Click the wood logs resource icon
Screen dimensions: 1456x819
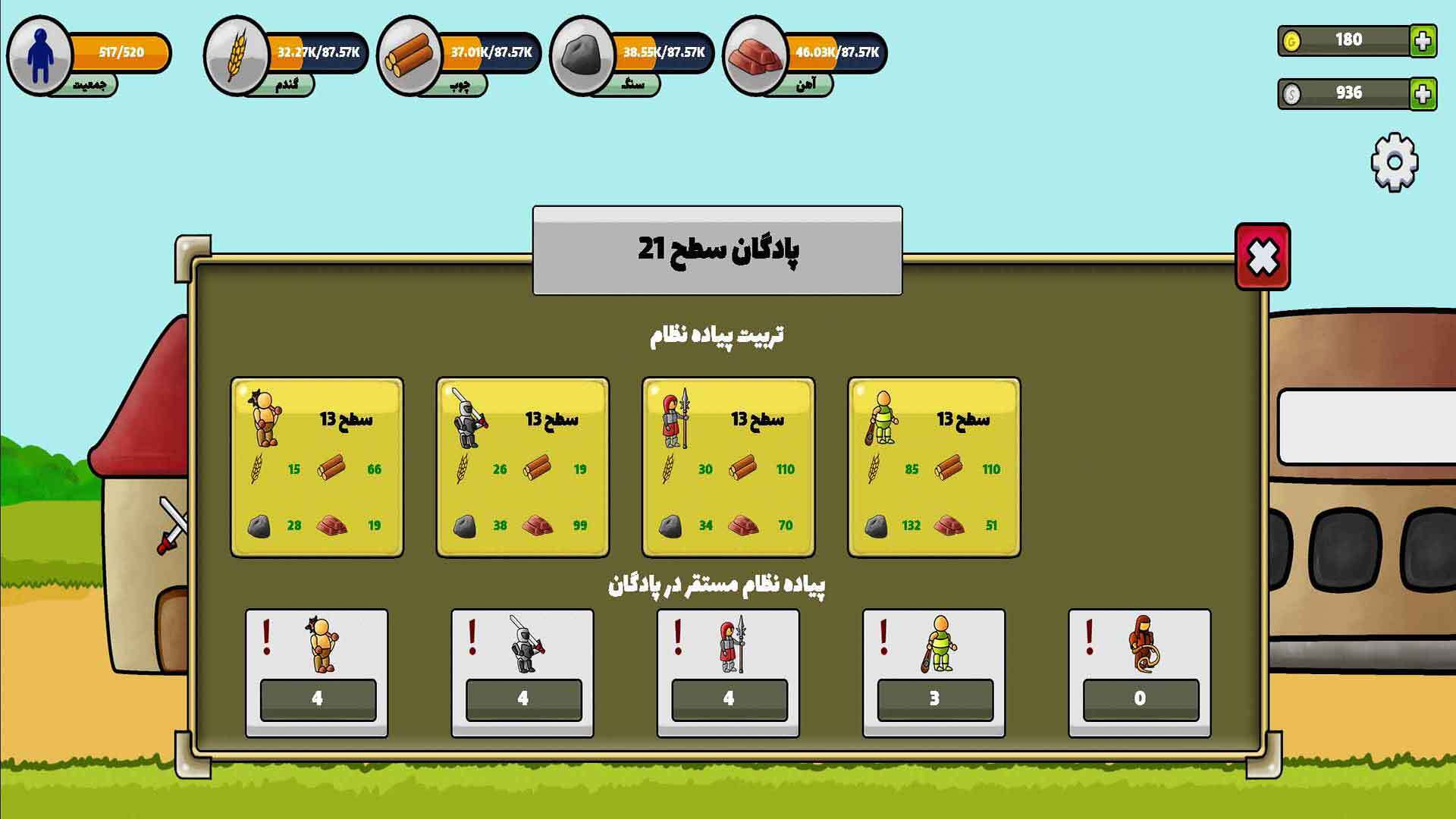409,55
